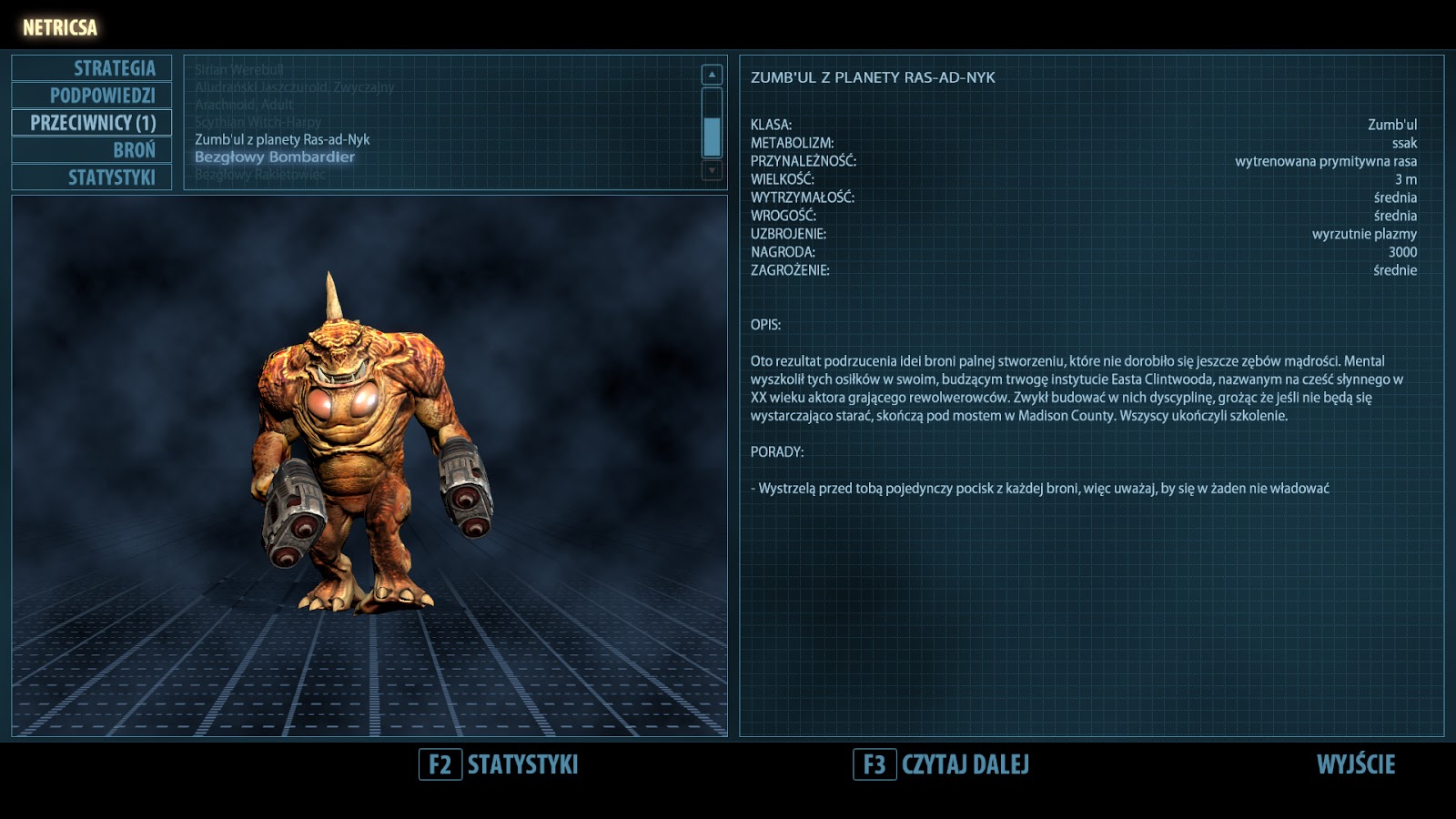Open the STRATEGIA tab
1456x819 pixels.
pyautogui.click(x=92, y=68)
